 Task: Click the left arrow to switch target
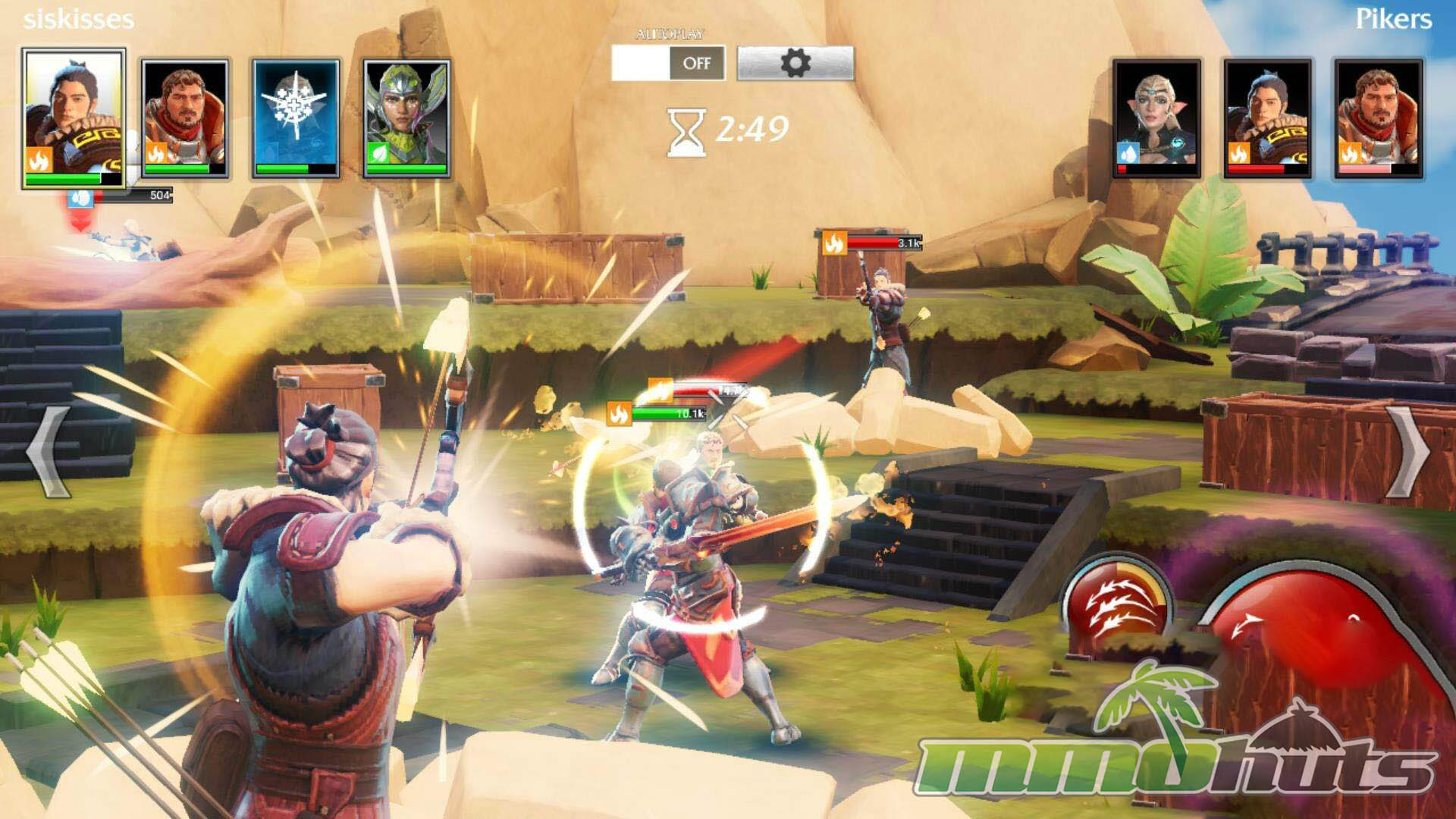click(49, 452)
